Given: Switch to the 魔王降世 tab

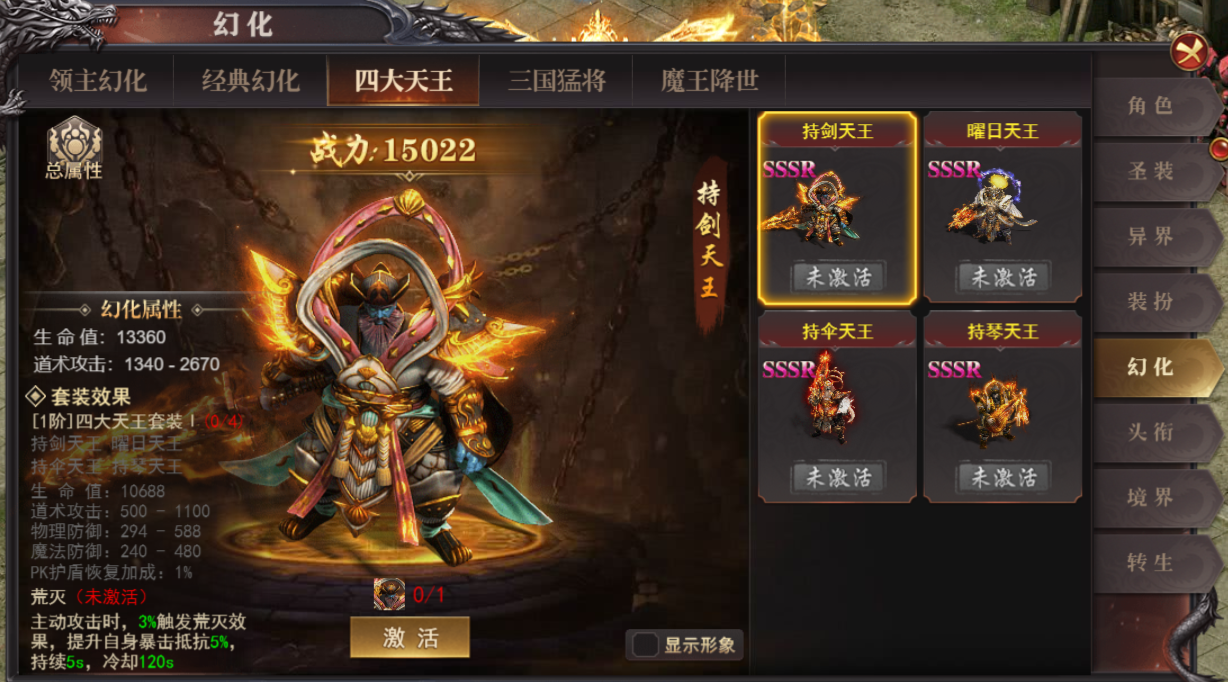Looking at the screenshot, I should coord(709,81).
